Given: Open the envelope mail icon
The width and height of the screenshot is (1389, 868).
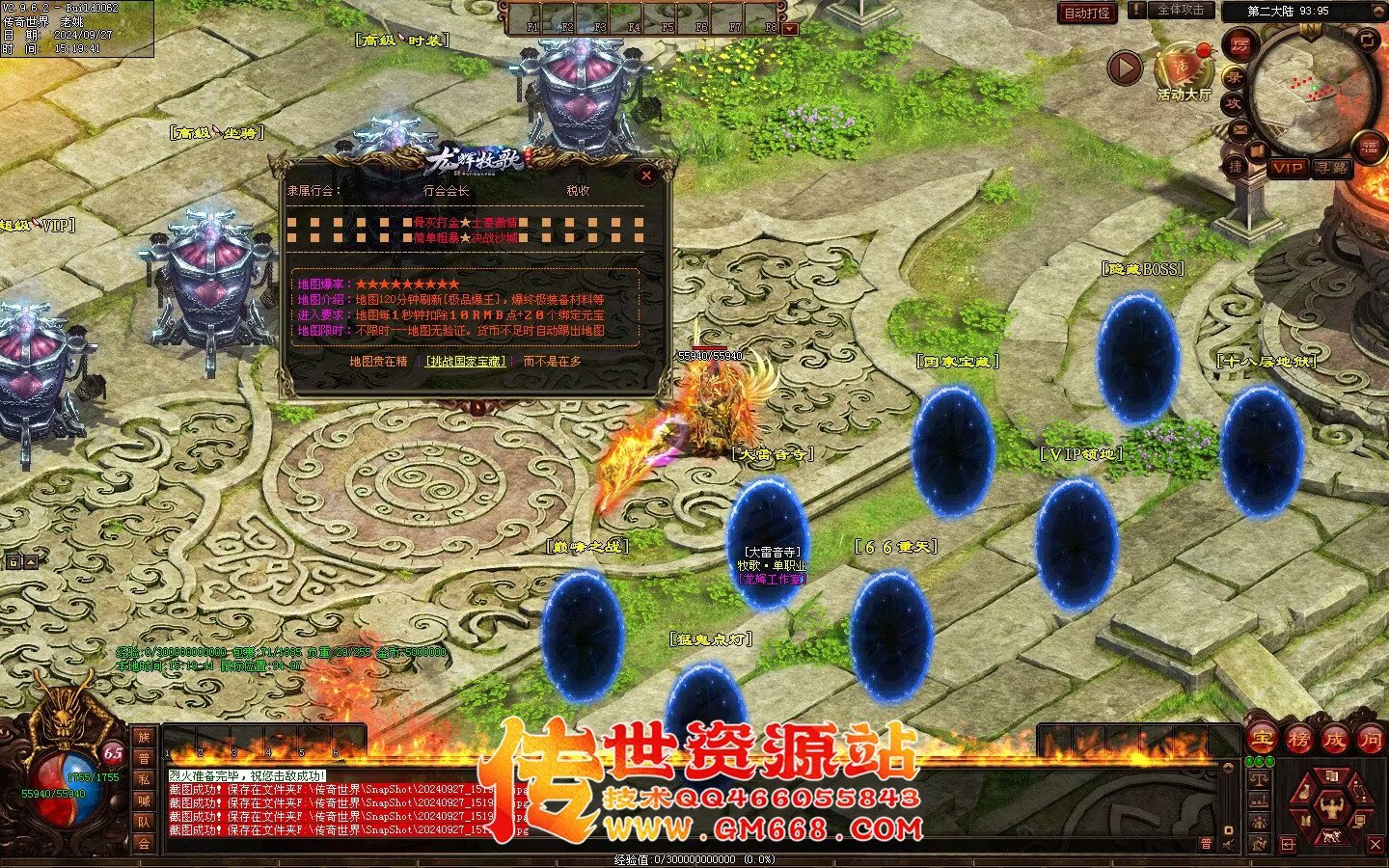Looking at the screenshot, I should (1239, 129).
